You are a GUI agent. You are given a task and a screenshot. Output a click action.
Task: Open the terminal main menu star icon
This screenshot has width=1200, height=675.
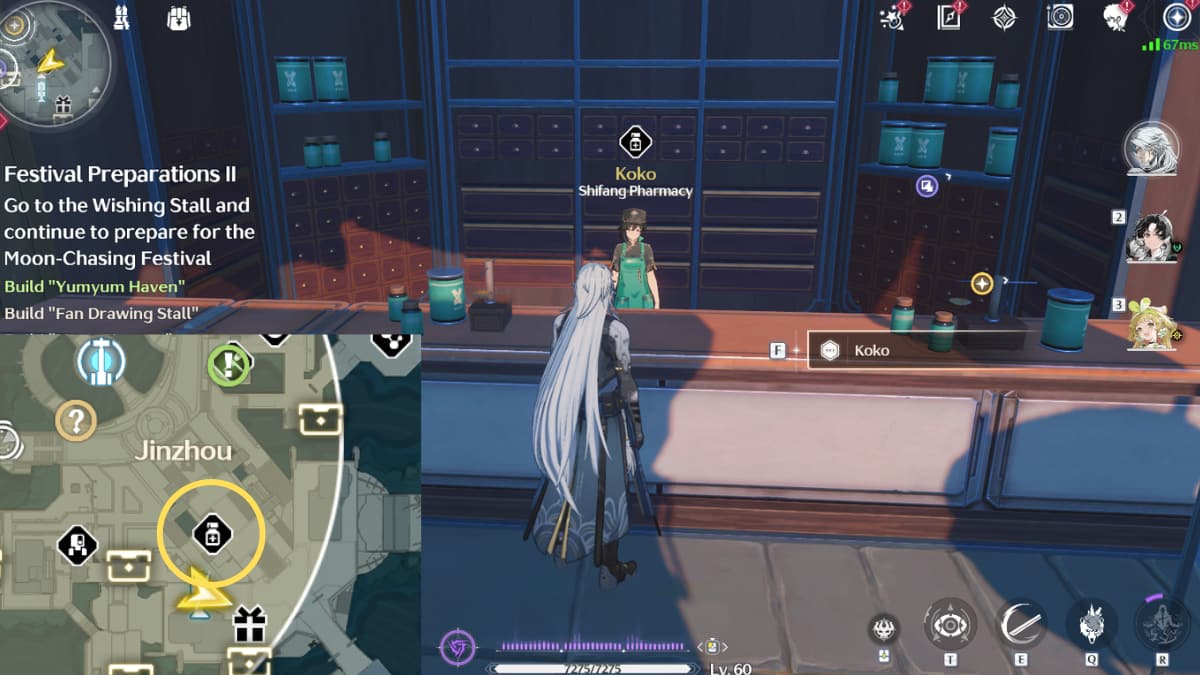[1175, 17]
